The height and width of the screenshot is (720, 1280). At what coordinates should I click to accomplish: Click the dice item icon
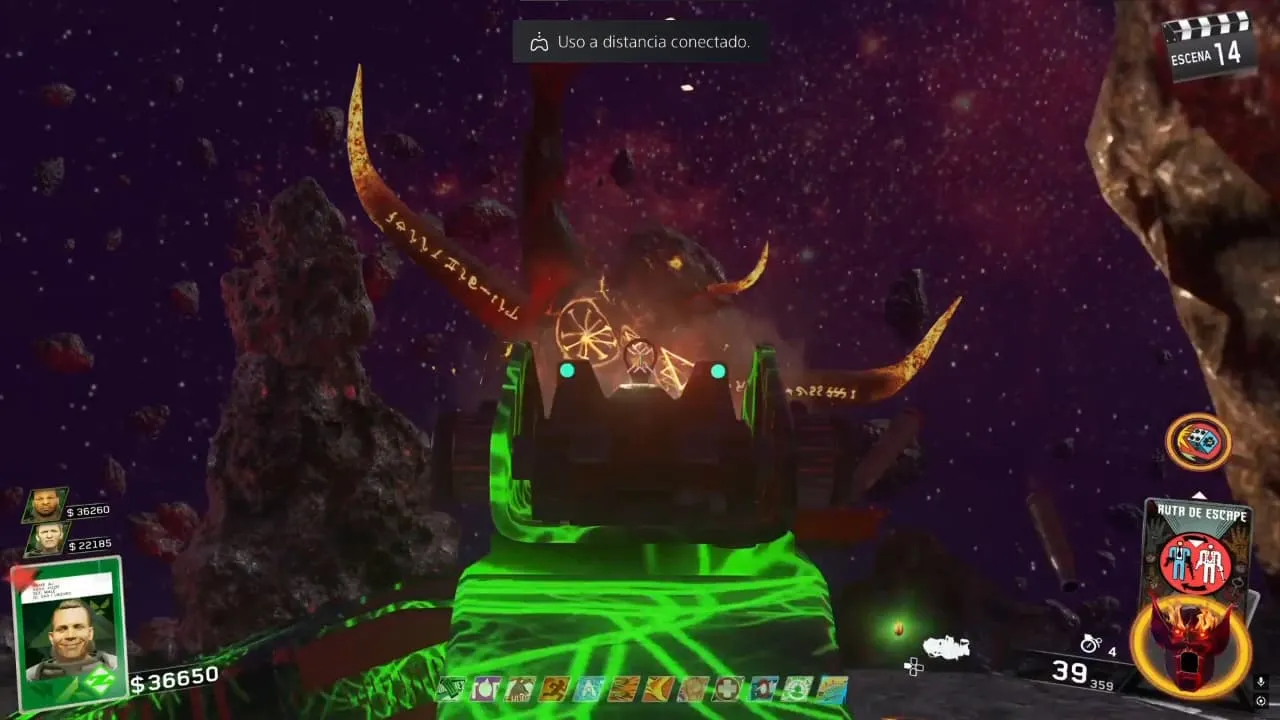[x=1197, y=441]
